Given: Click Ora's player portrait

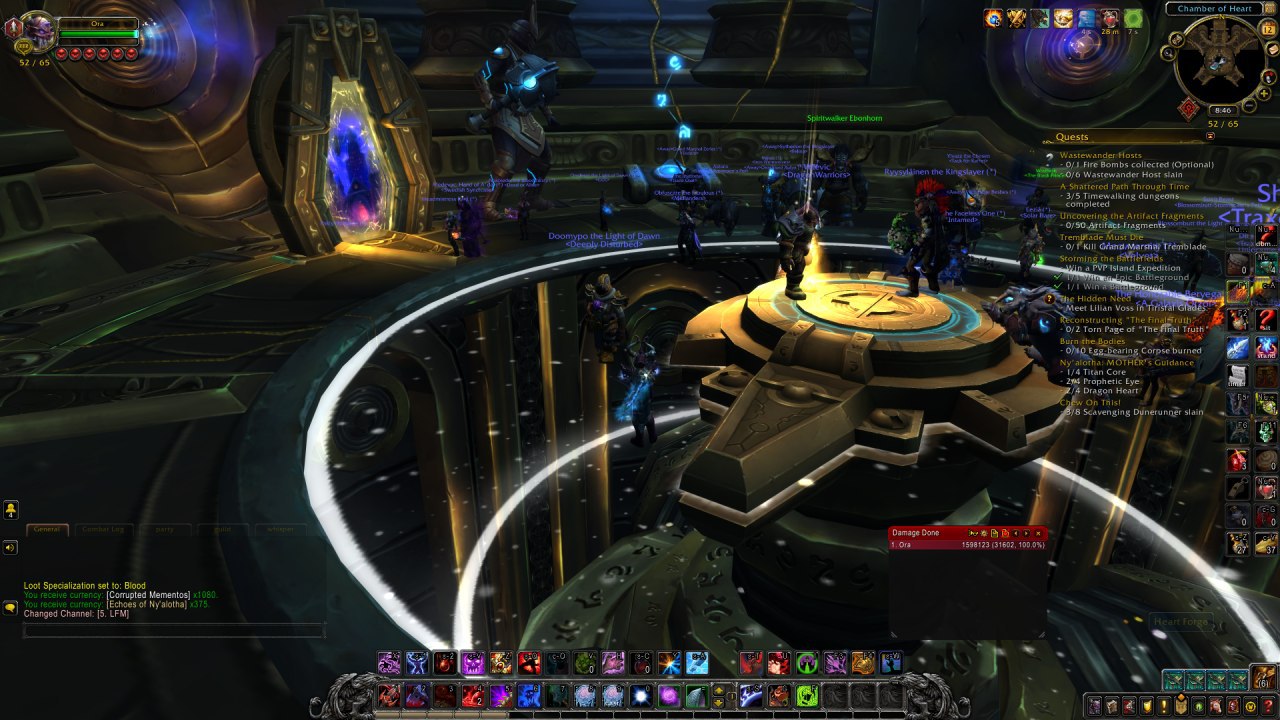Looking at the screenshot, I should click(x=38, y=32).
